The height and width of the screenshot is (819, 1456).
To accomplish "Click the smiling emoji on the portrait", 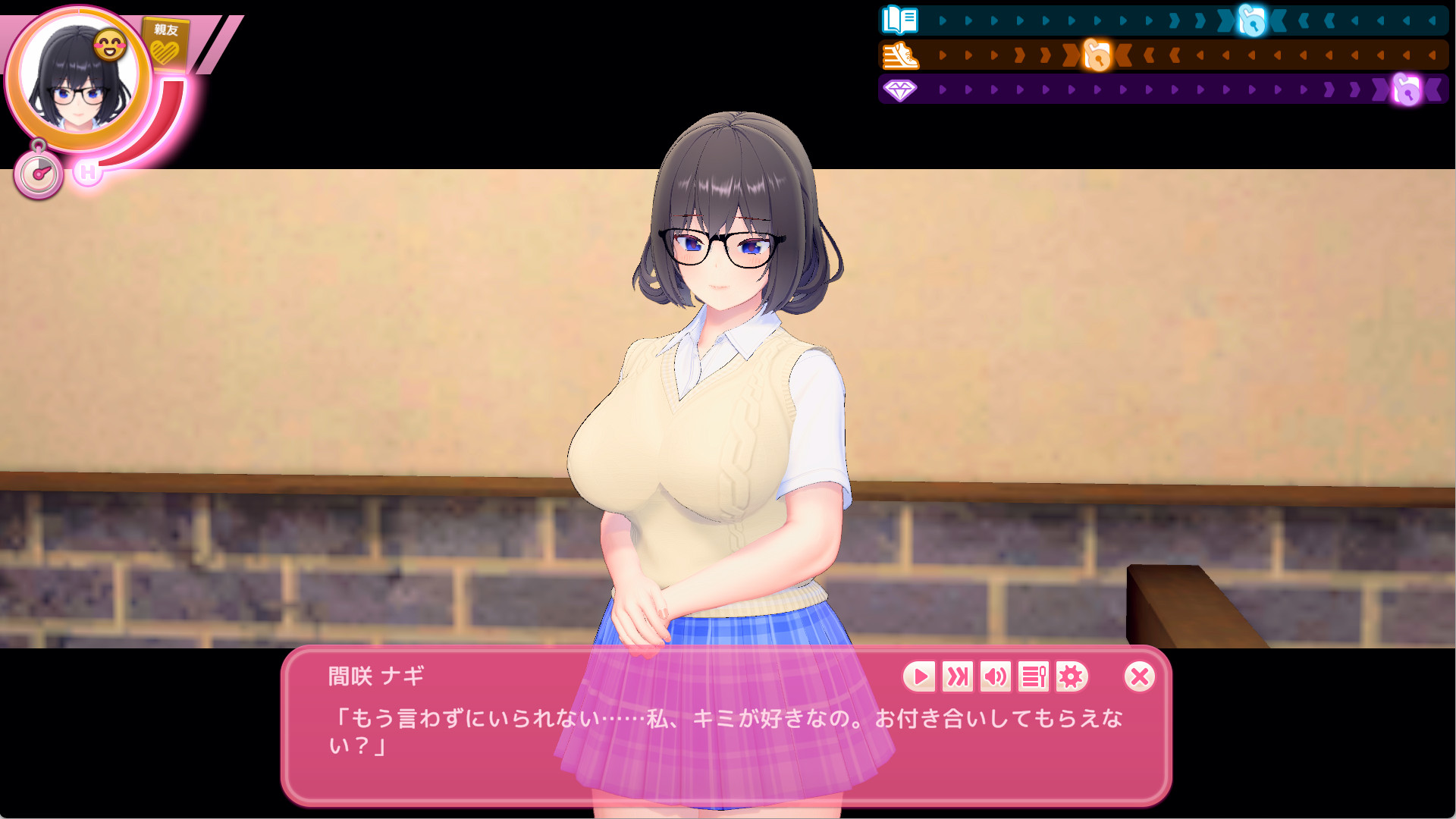I will [108, 43].
